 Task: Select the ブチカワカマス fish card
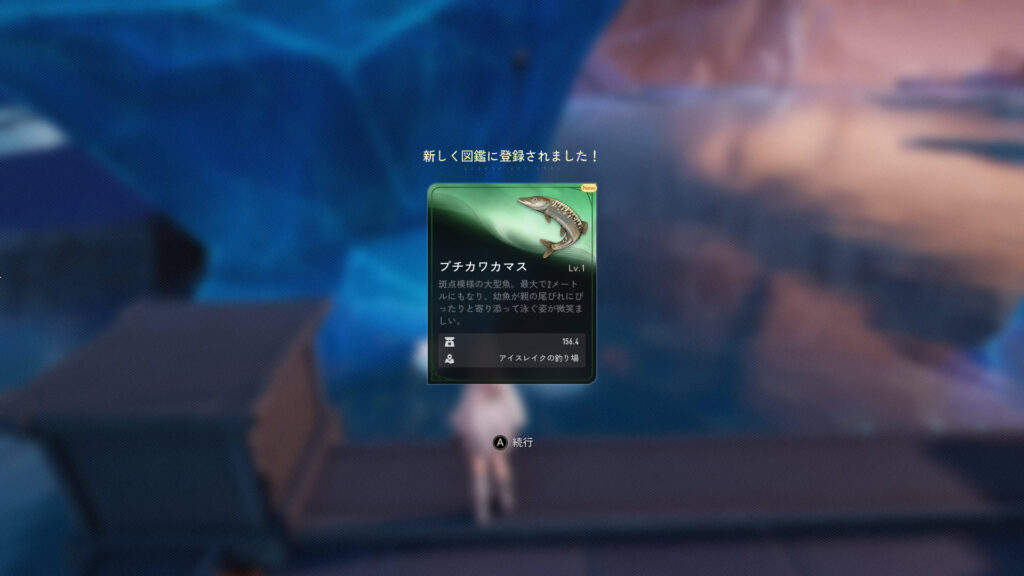click(512, 284)
